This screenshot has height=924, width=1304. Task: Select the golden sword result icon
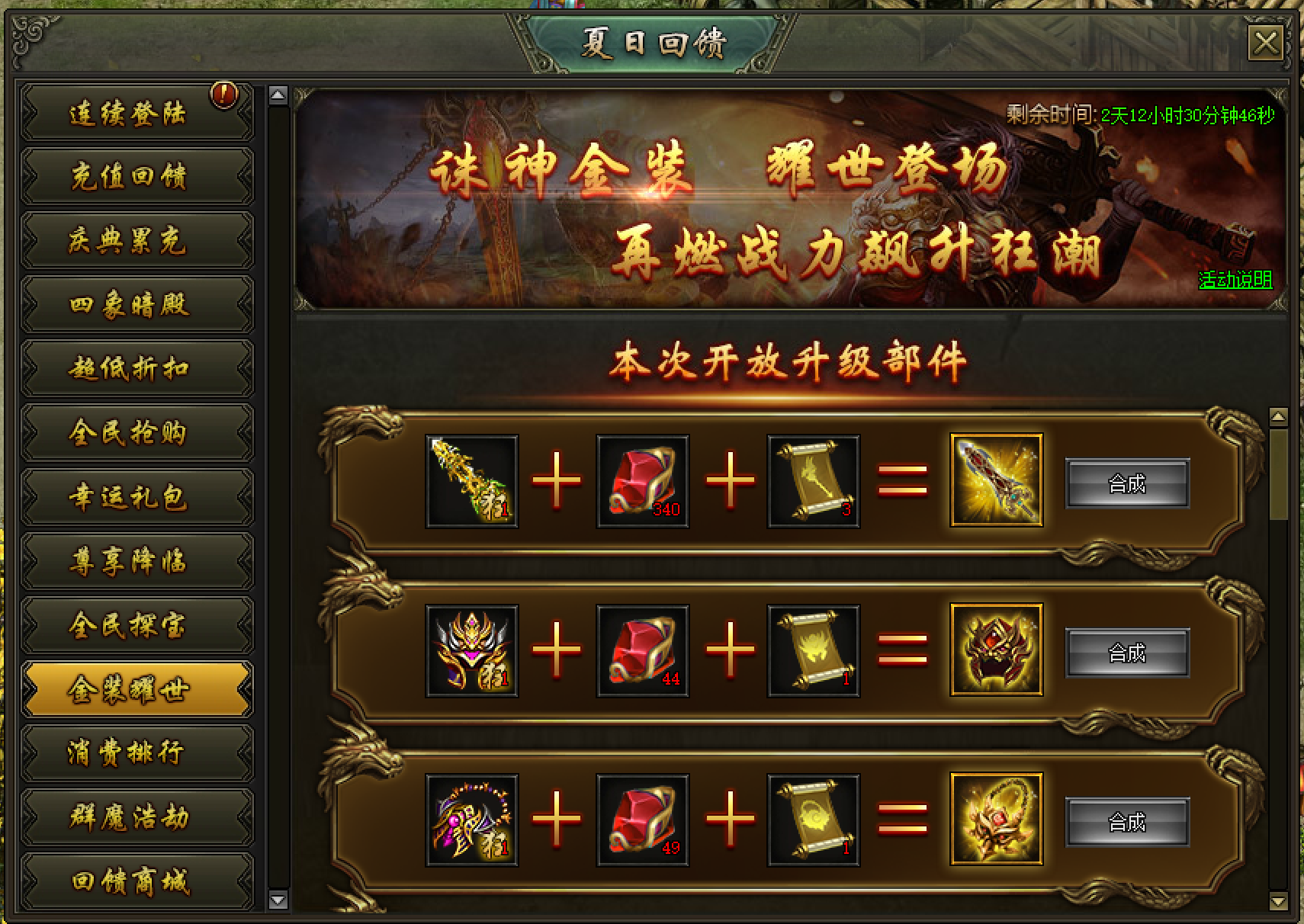coord(996,481)
